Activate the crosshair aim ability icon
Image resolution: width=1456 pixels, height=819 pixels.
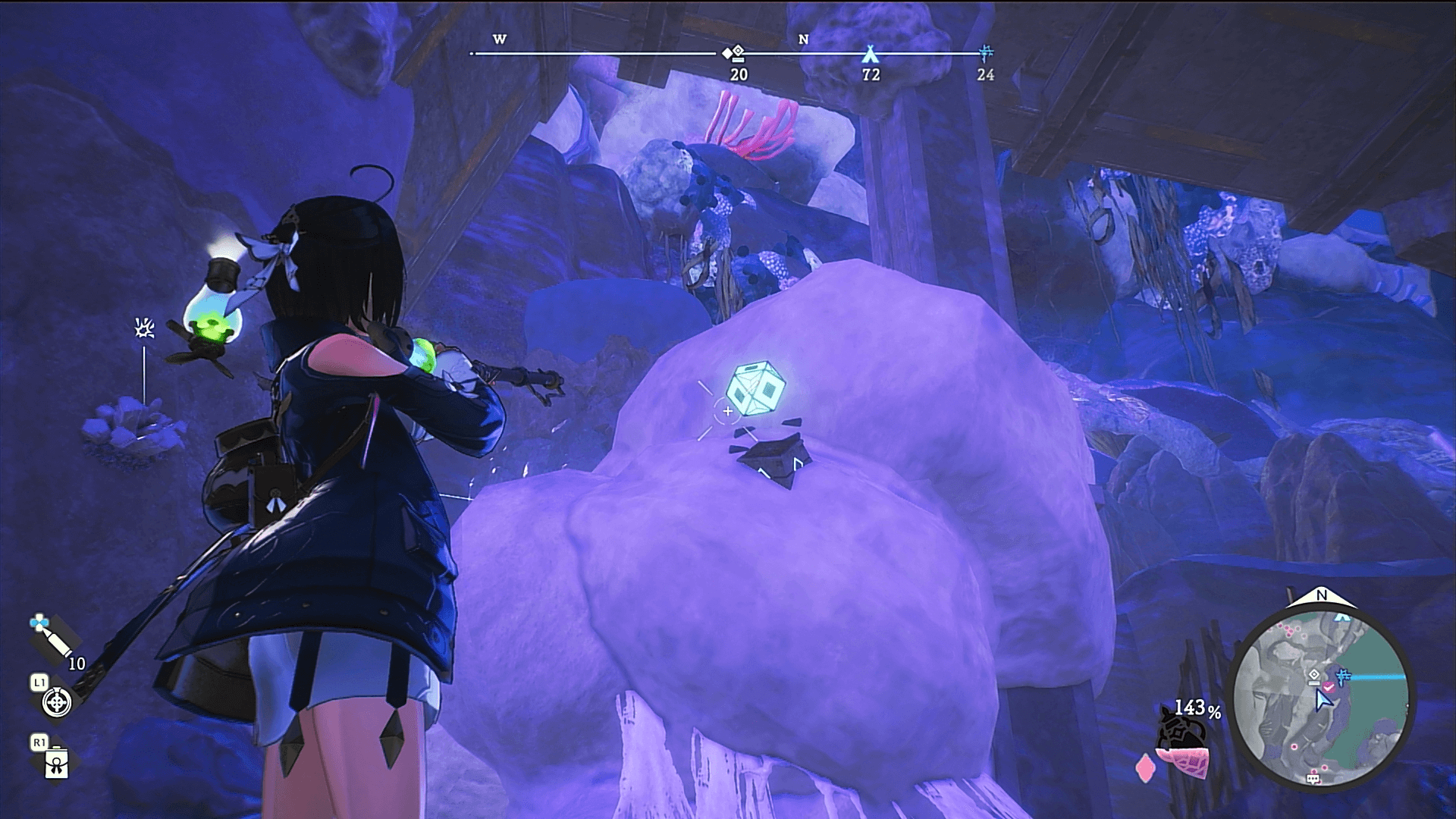[x=57, y=702]
